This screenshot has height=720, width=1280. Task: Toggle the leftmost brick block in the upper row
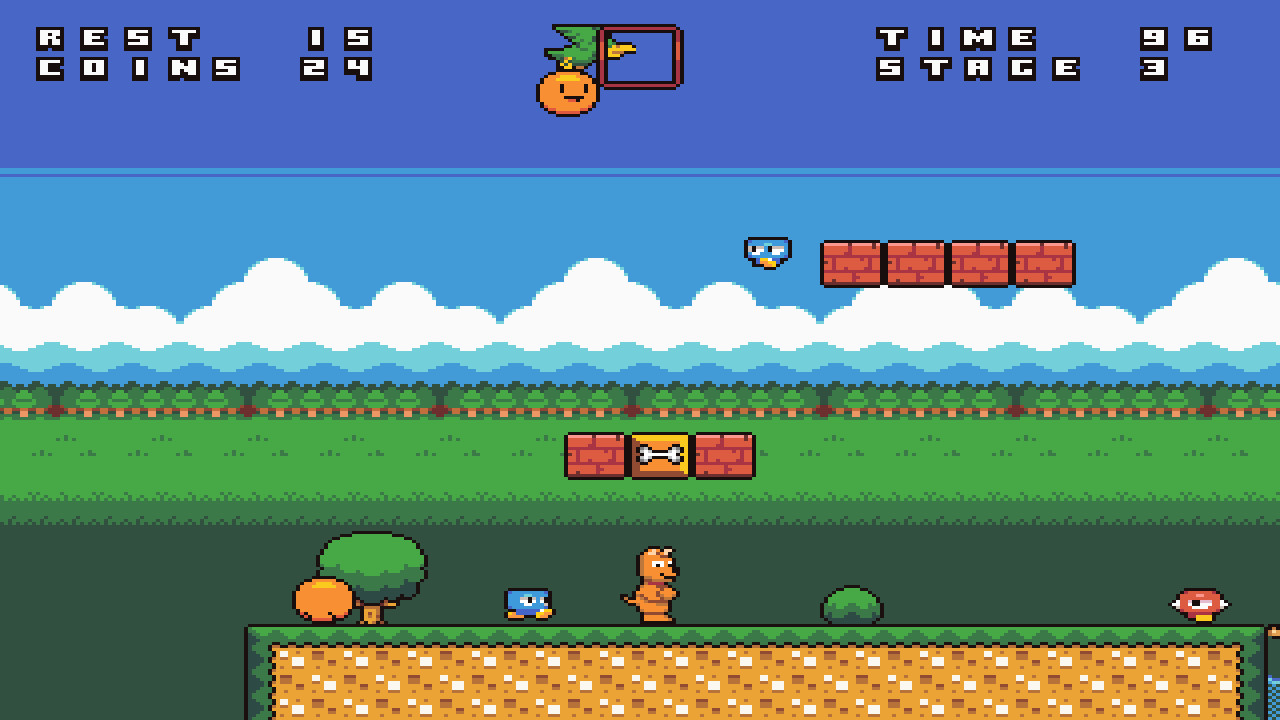click(850, 265)
